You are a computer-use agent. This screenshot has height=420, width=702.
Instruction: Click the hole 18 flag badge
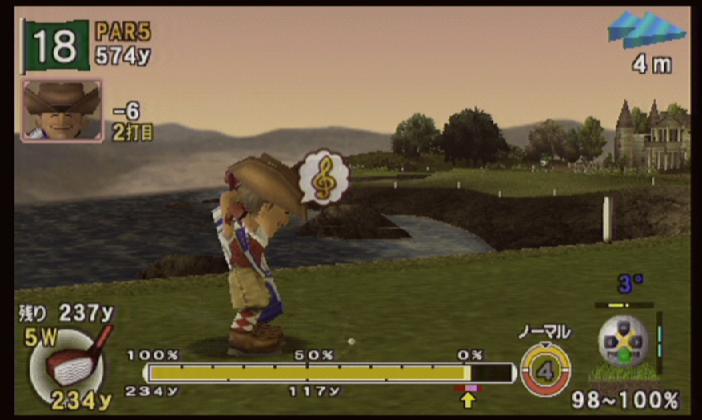(x=56, y=46)
